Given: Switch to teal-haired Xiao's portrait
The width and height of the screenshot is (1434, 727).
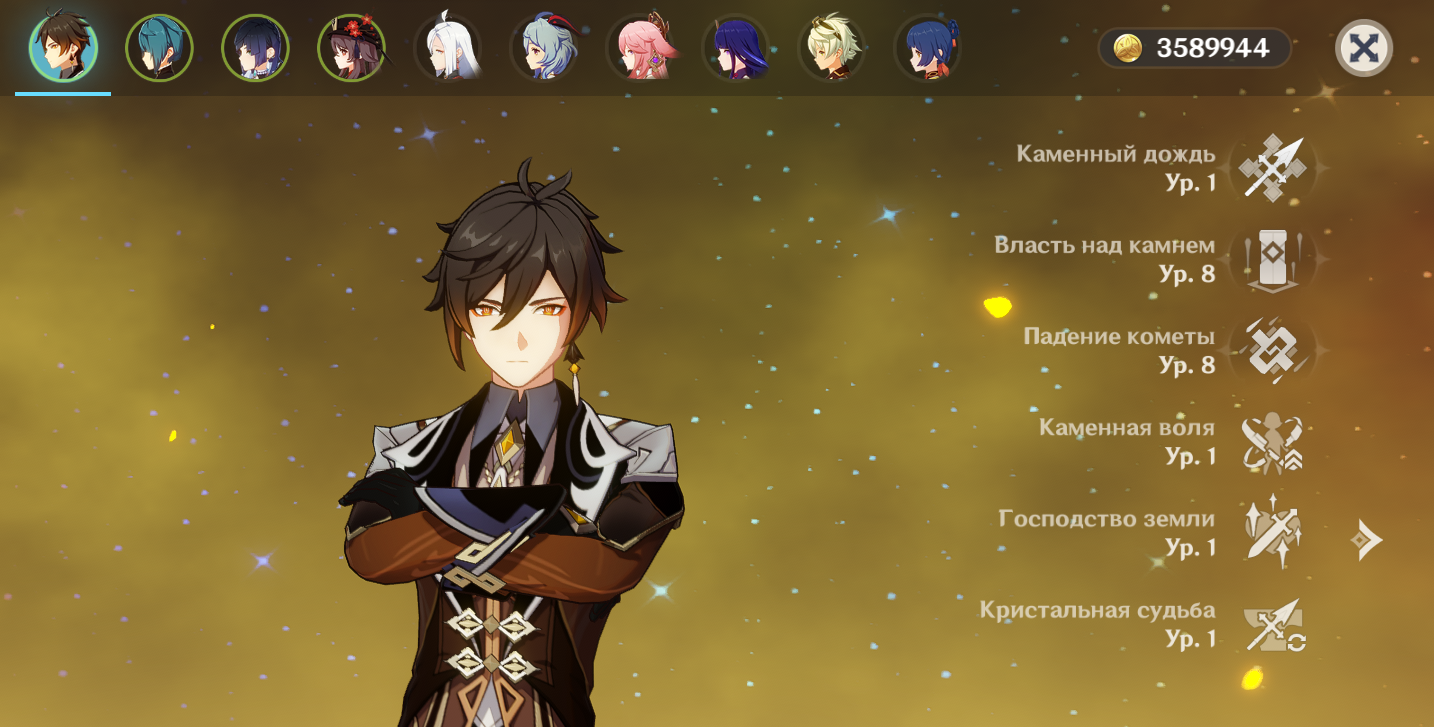Looking at the screenshot, I should pyautogui.click(x=159, y=48).
